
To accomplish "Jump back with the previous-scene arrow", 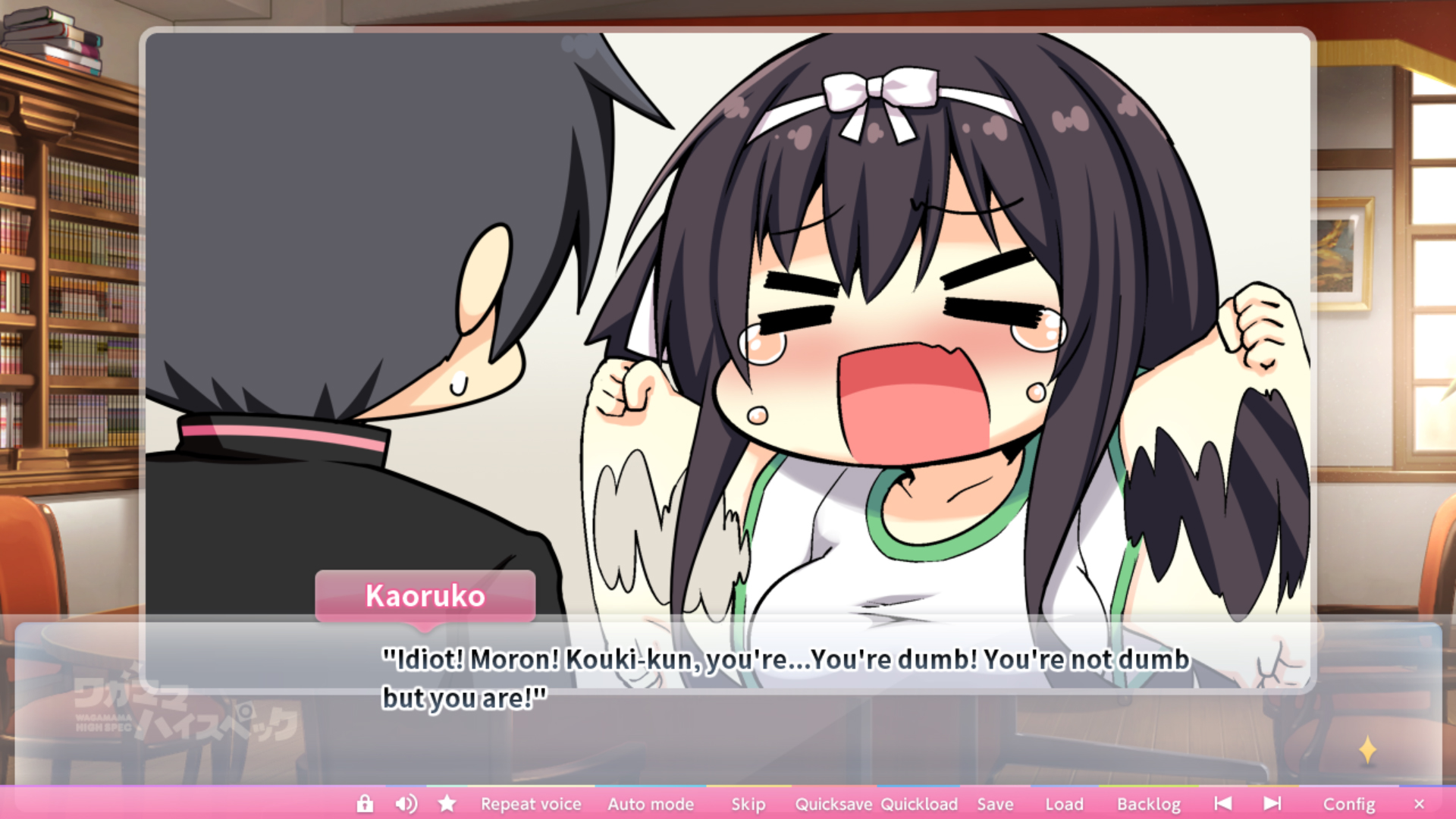I will pyautogui.click(x=1222, y=804).
